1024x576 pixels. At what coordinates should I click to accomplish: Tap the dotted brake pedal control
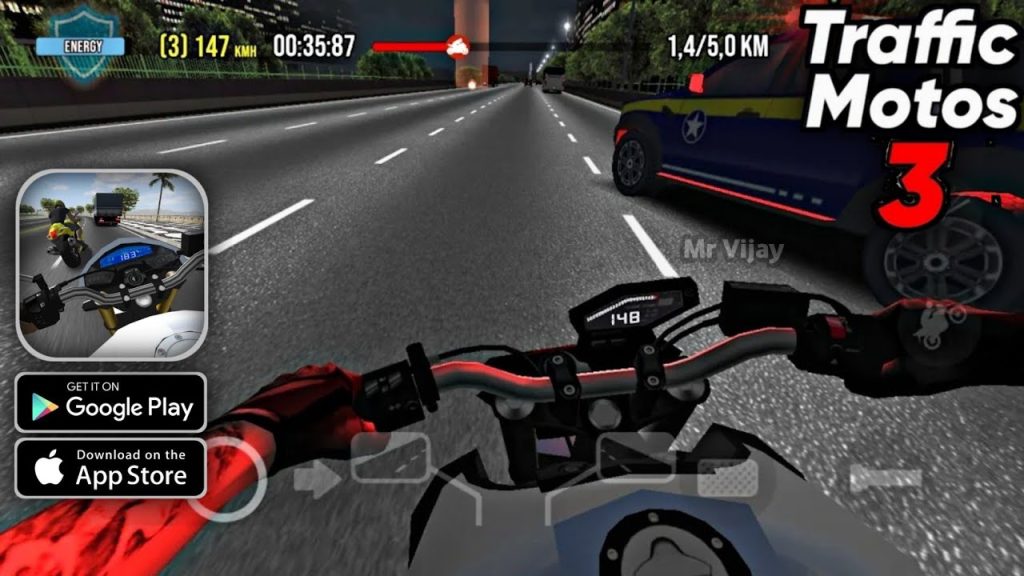point(727,478)
